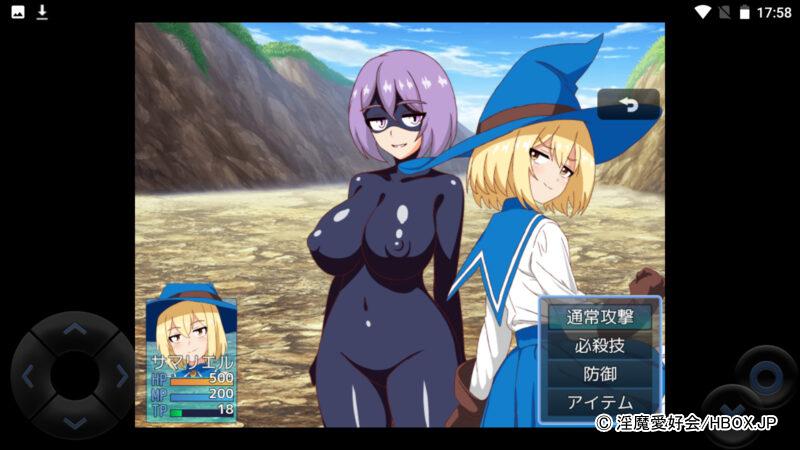Choose the 必殺技 special move command
The image size is (800, 450).
(600, 346)
